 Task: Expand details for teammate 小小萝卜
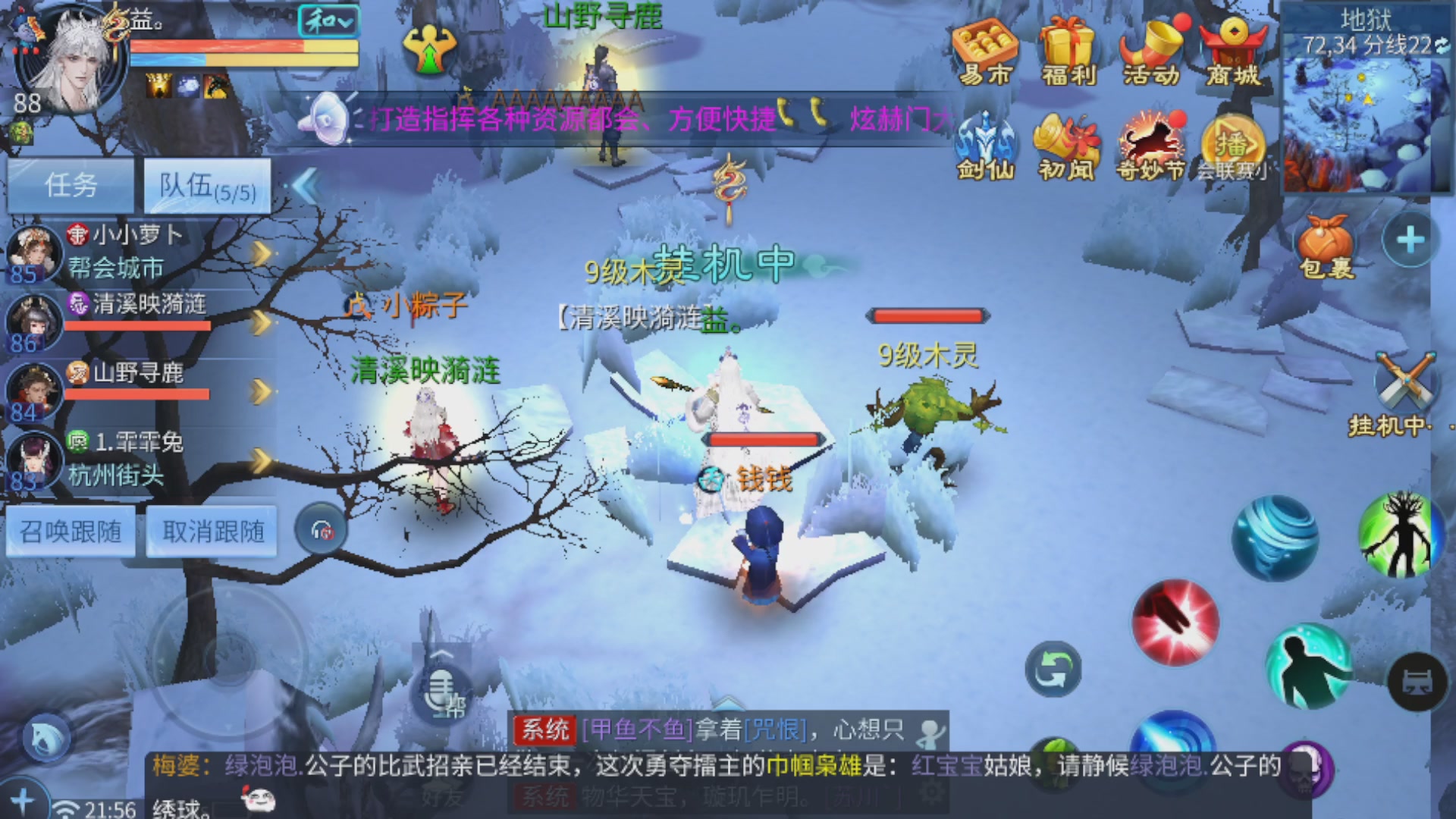(x=262, y=254)
